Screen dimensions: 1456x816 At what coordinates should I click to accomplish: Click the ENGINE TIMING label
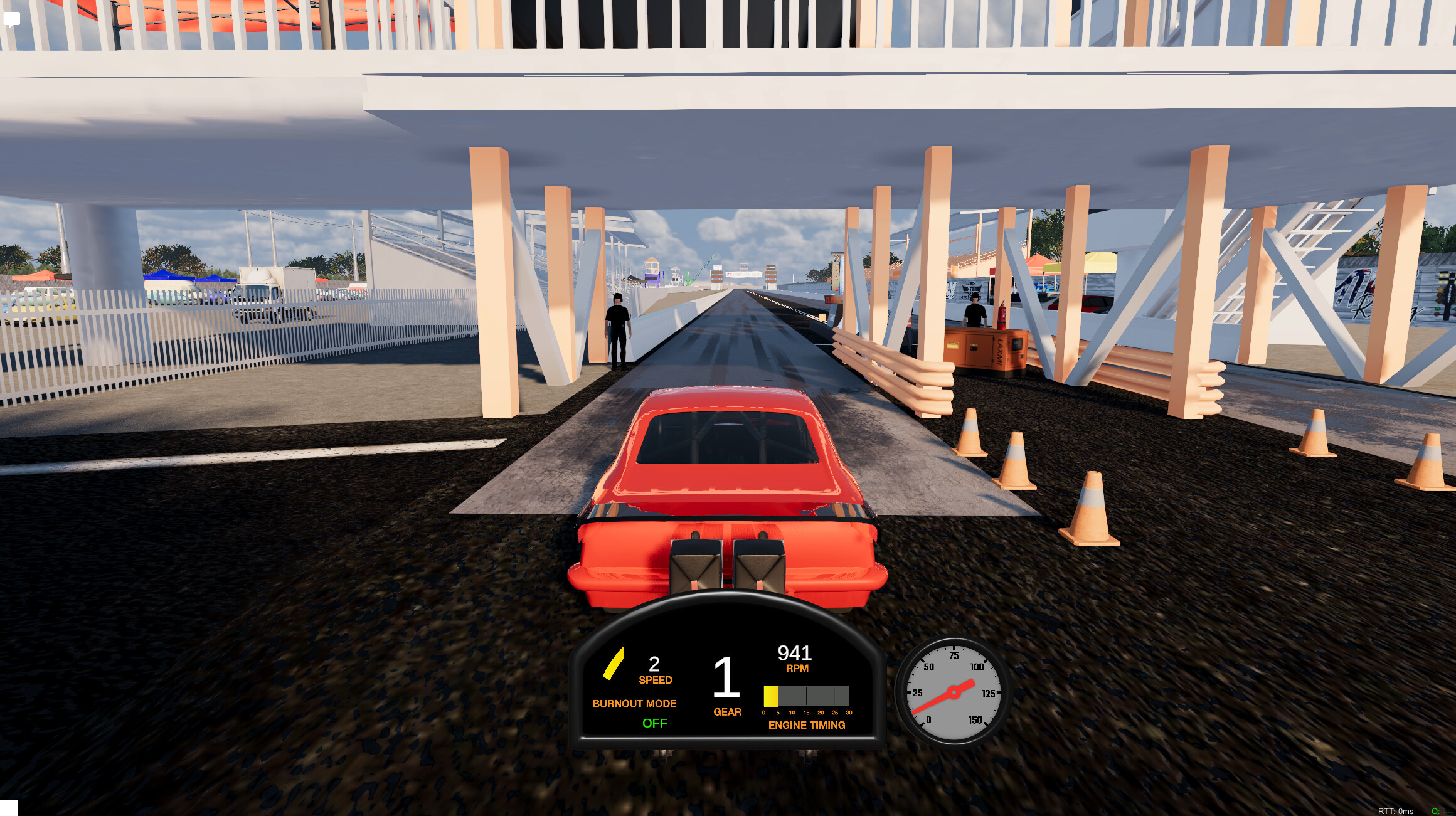pos(807,725)
